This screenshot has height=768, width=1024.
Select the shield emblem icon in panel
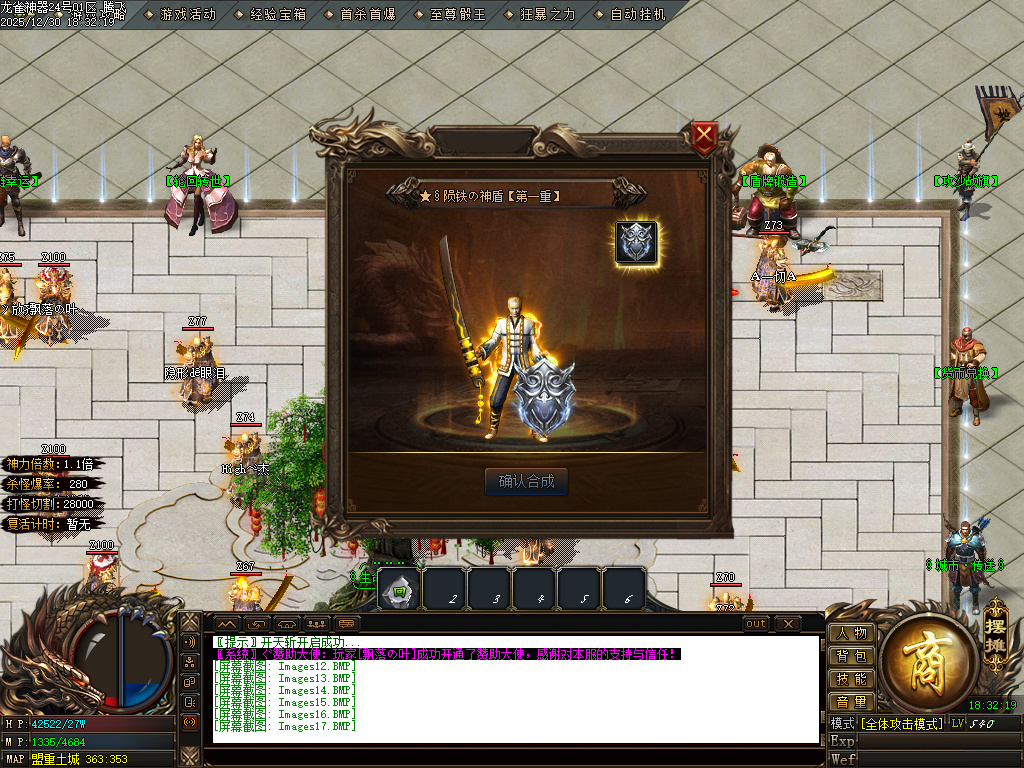(x=636, y=243)
